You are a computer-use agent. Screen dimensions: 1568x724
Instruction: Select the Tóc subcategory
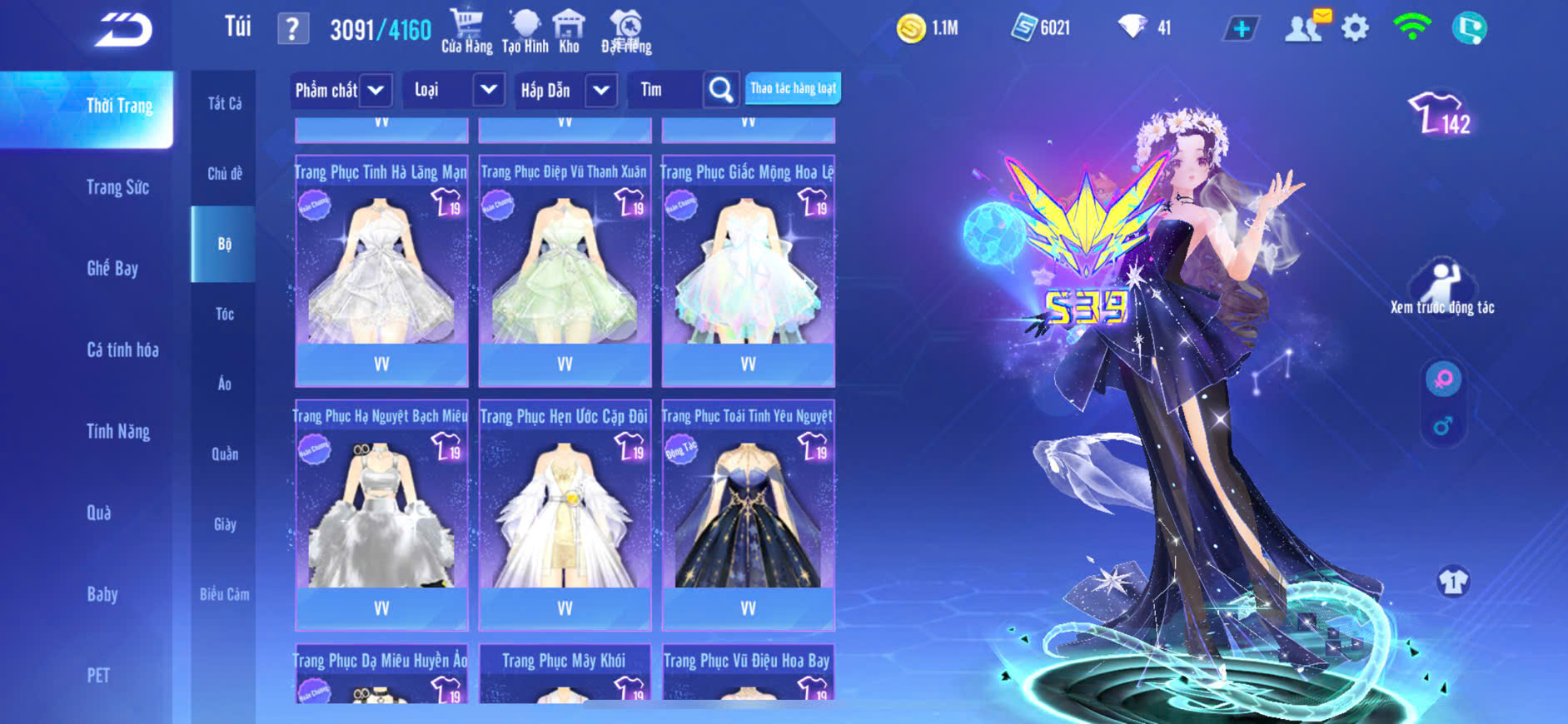pos(224,314)
